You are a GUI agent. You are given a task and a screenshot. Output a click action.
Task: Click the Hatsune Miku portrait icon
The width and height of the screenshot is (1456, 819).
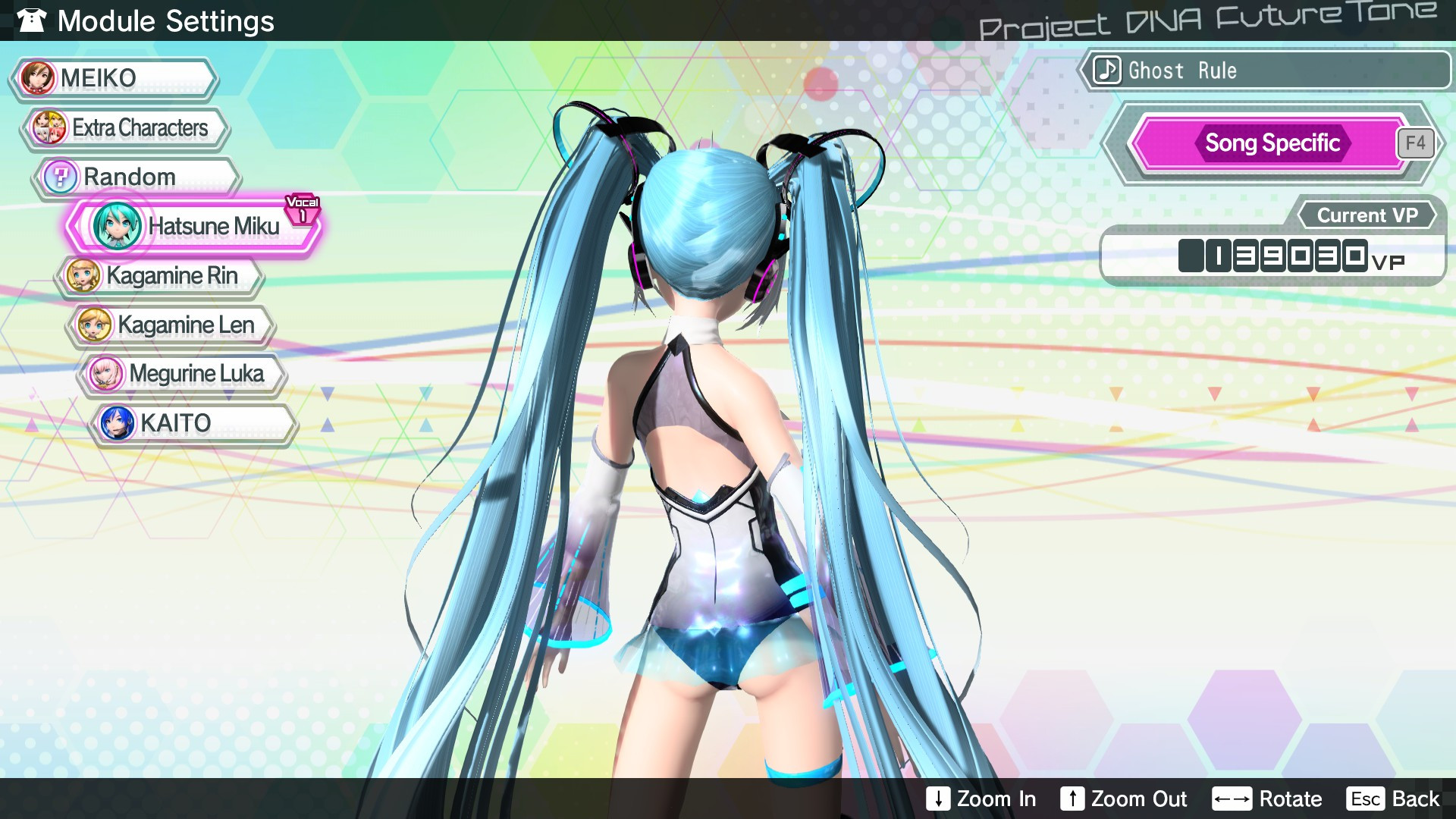pyautogui.click(x=116, y=225)
